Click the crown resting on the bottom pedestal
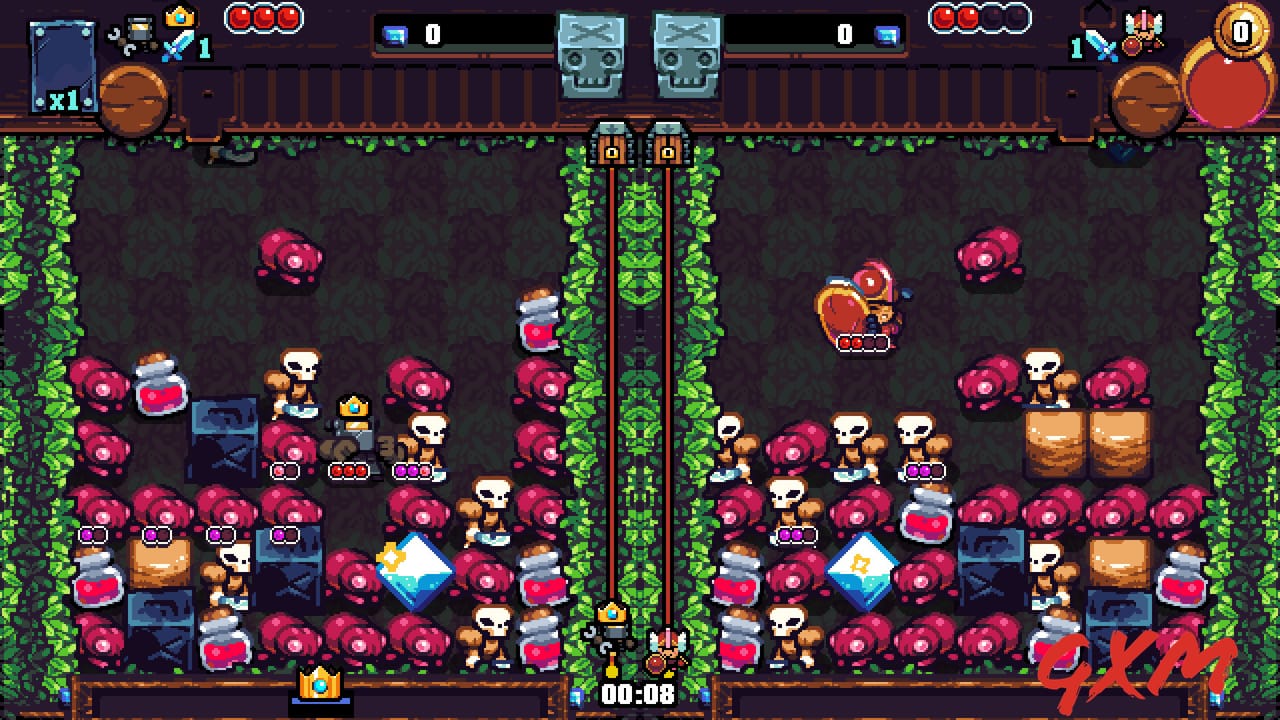The width and height of the screenshot is (1280, 720). 318,684
